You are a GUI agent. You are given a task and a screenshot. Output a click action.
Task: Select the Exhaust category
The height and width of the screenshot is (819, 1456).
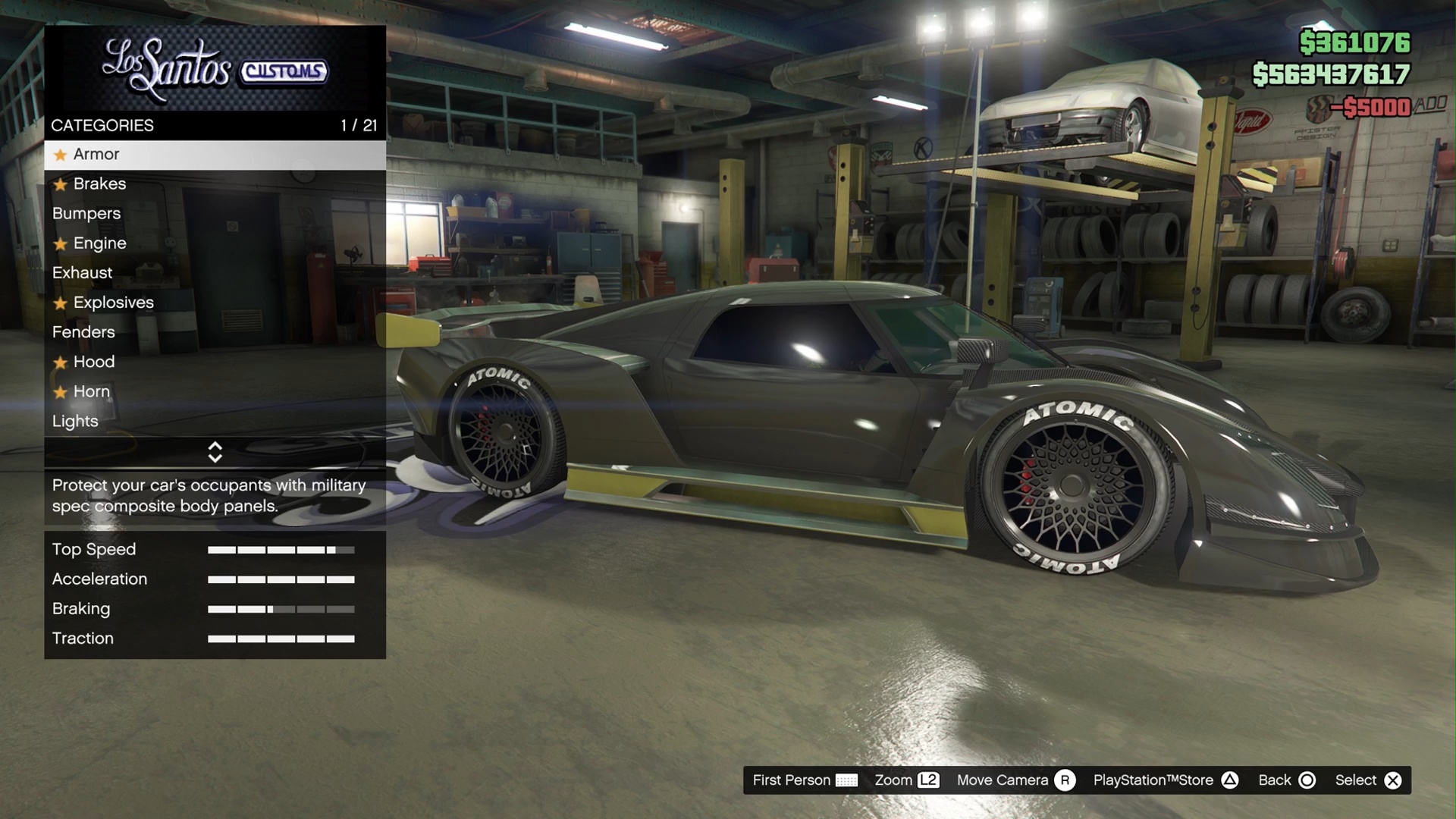point(82,273)
